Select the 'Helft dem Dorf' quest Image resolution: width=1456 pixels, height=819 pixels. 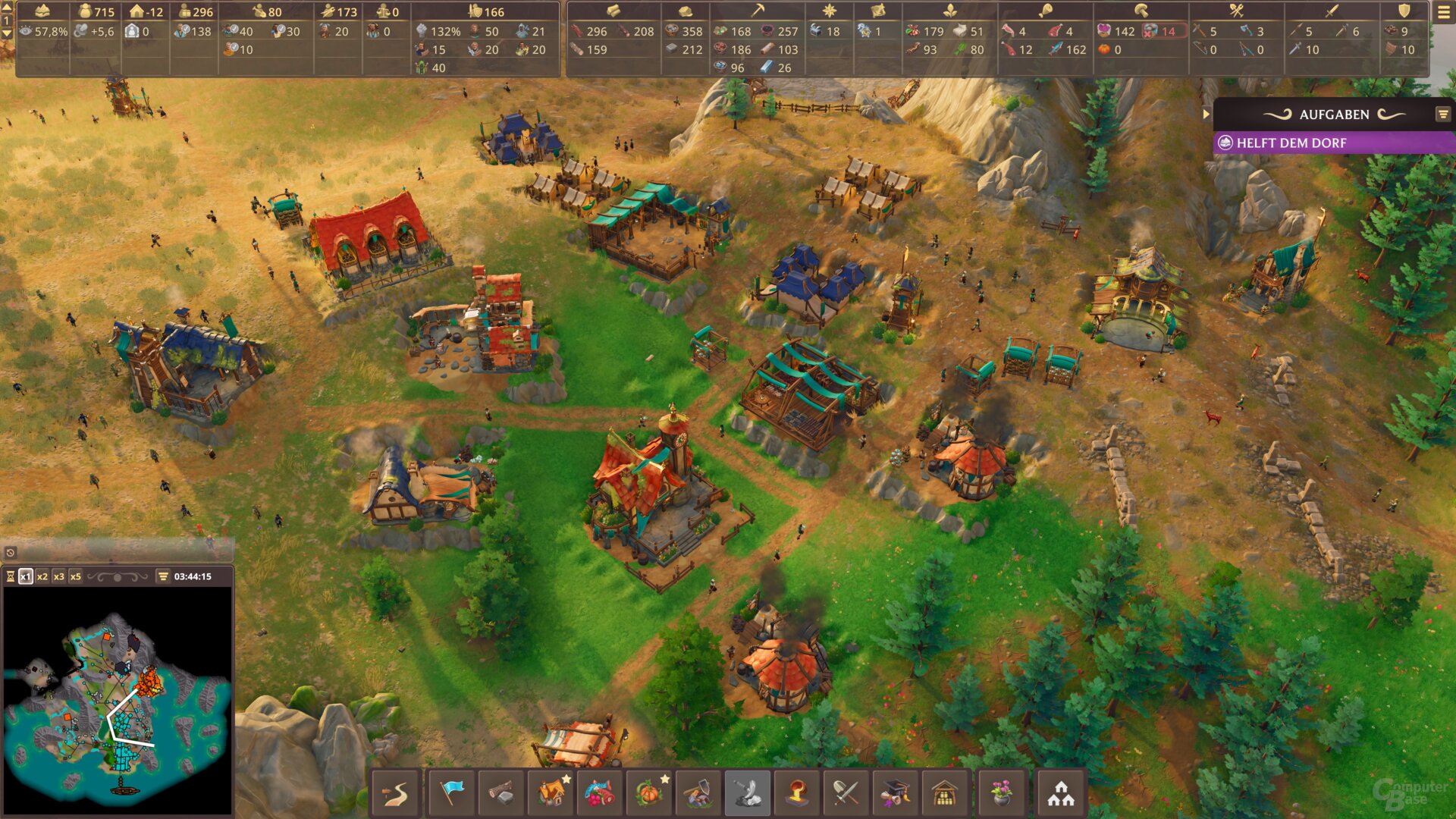coord(1333,143)
